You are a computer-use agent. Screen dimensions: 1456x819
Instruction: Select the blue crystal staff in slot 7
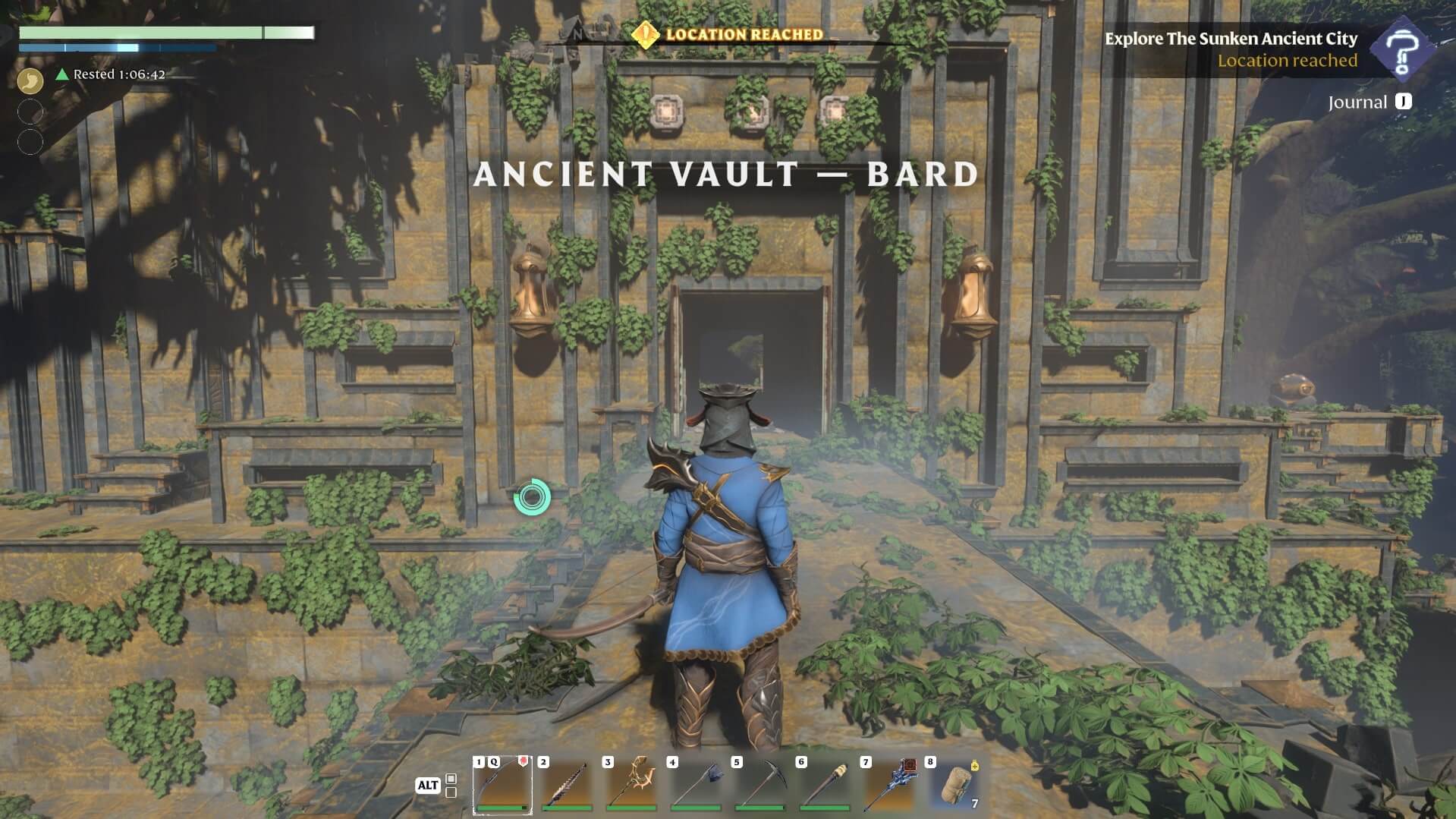coord(889,785)
